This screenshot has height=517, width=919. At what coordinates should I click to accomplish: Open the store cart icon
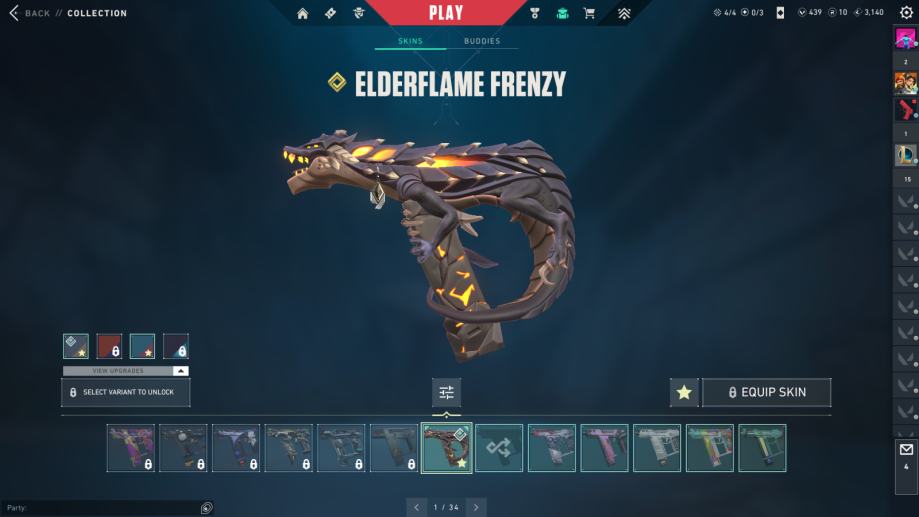pyautogui.click(x=589, y=13)
